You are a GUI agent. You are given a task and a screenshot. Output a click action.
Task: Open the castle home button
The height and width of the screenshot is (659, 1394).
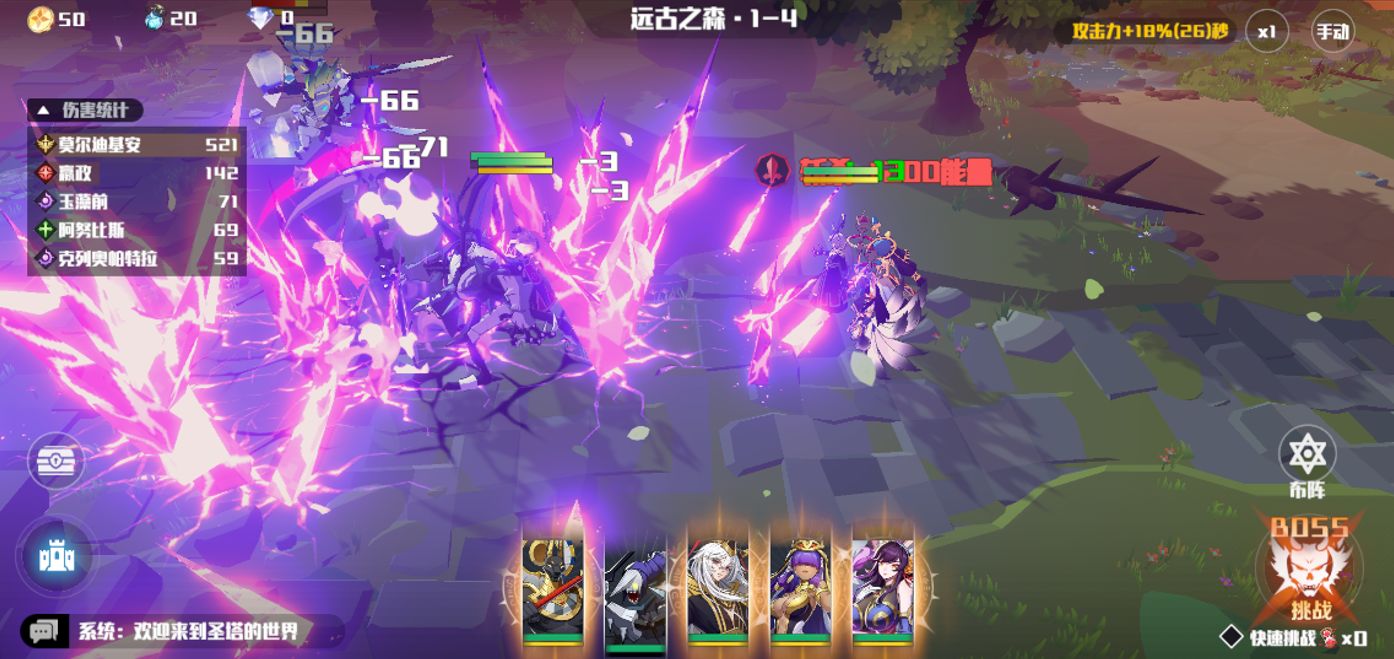pyautogui.click(x=56, y=557)
